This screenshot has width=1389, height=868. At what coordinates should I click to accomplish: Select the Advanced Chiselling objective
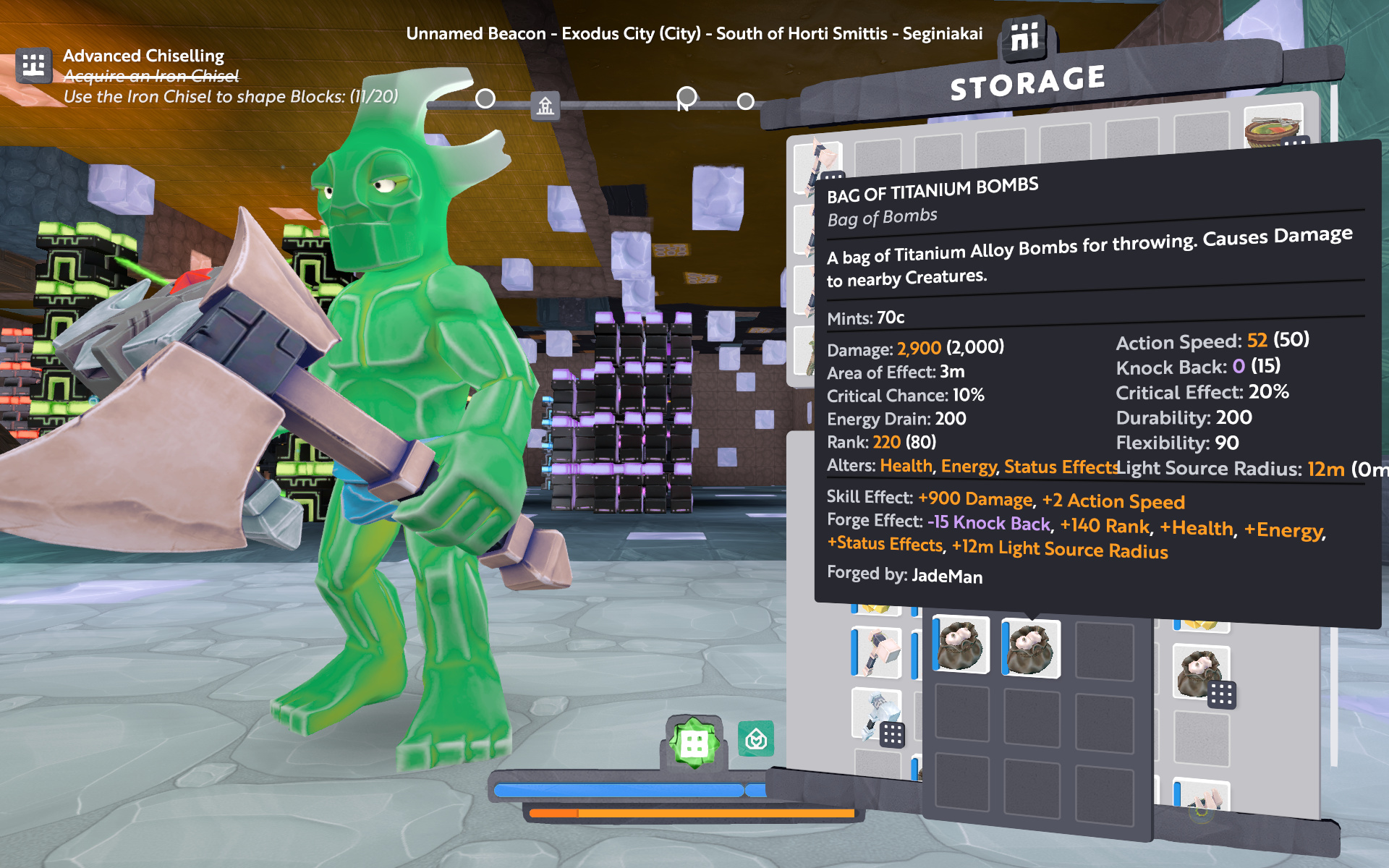(143, 56)
